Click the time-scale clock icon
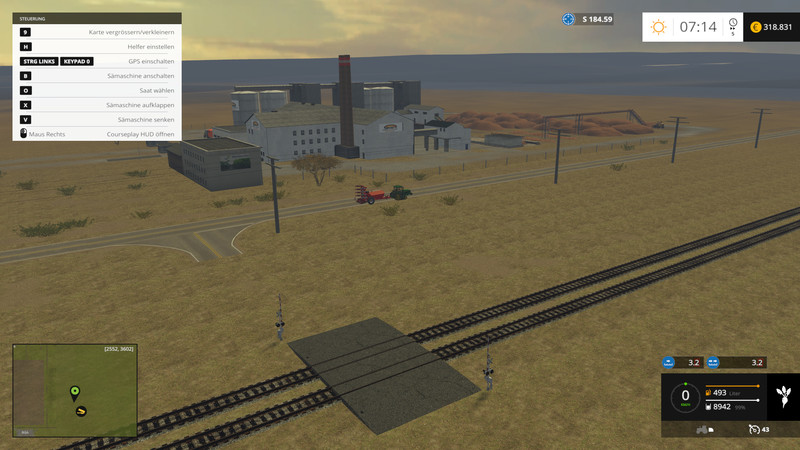The image size is (800, 450). (x=733, y=23)
